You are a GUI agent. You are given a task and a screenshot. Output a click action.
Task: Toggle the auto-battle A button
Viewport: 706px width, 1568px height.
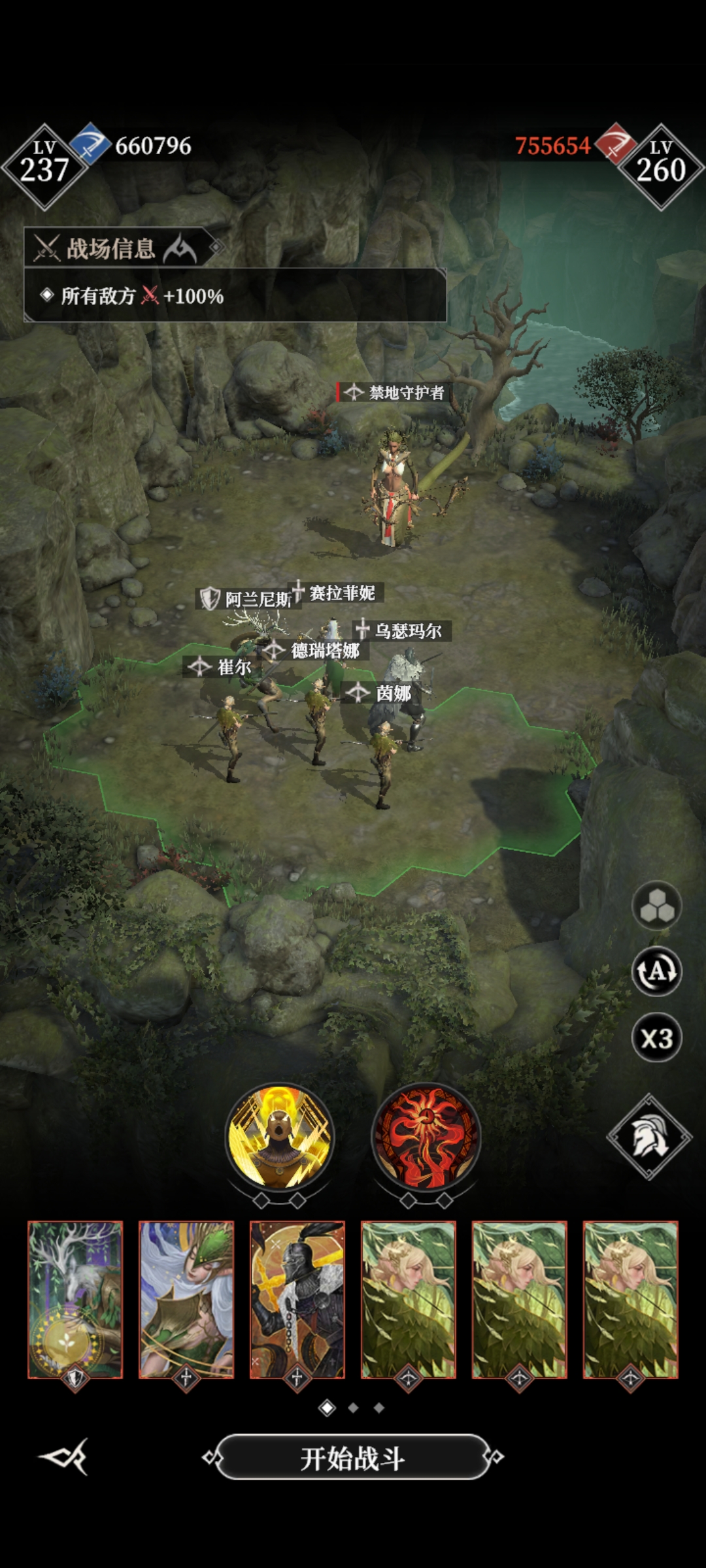656,972
